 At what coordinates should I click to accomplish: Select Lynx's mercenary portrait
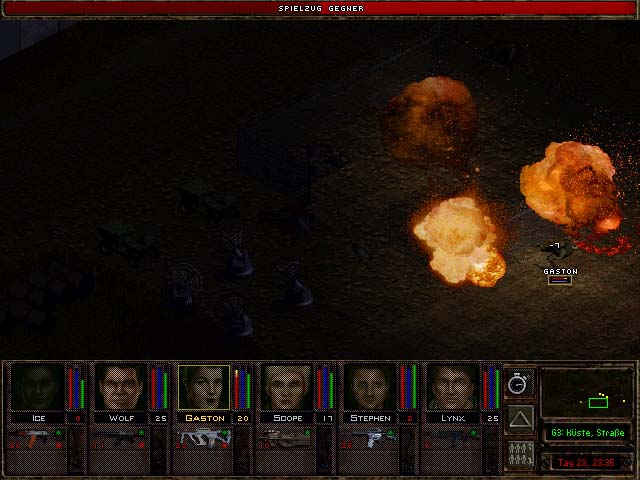(x=452, y=387)
